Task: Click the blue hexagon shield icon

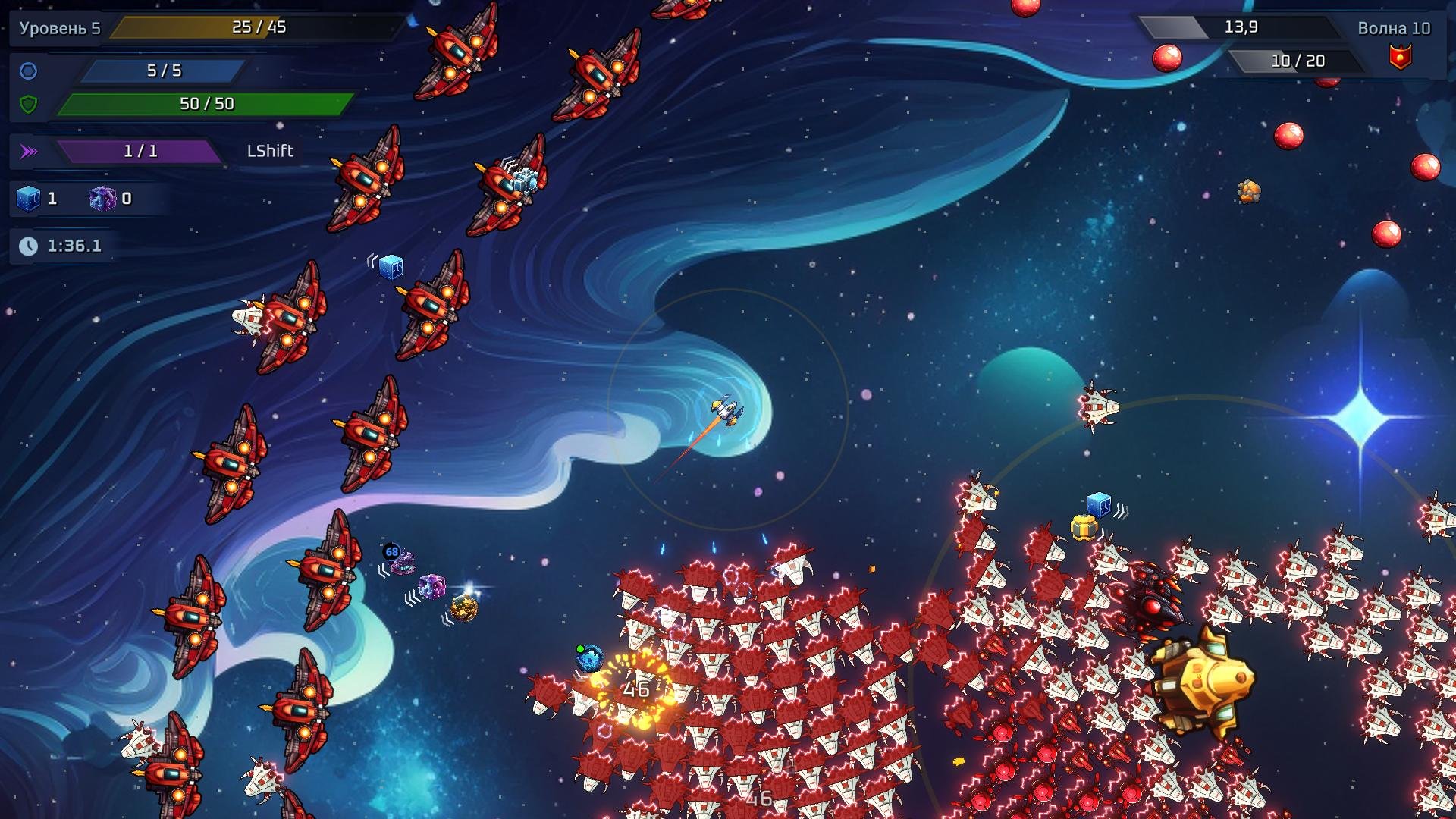Action: pyautogui.click(x=28, y=71)
